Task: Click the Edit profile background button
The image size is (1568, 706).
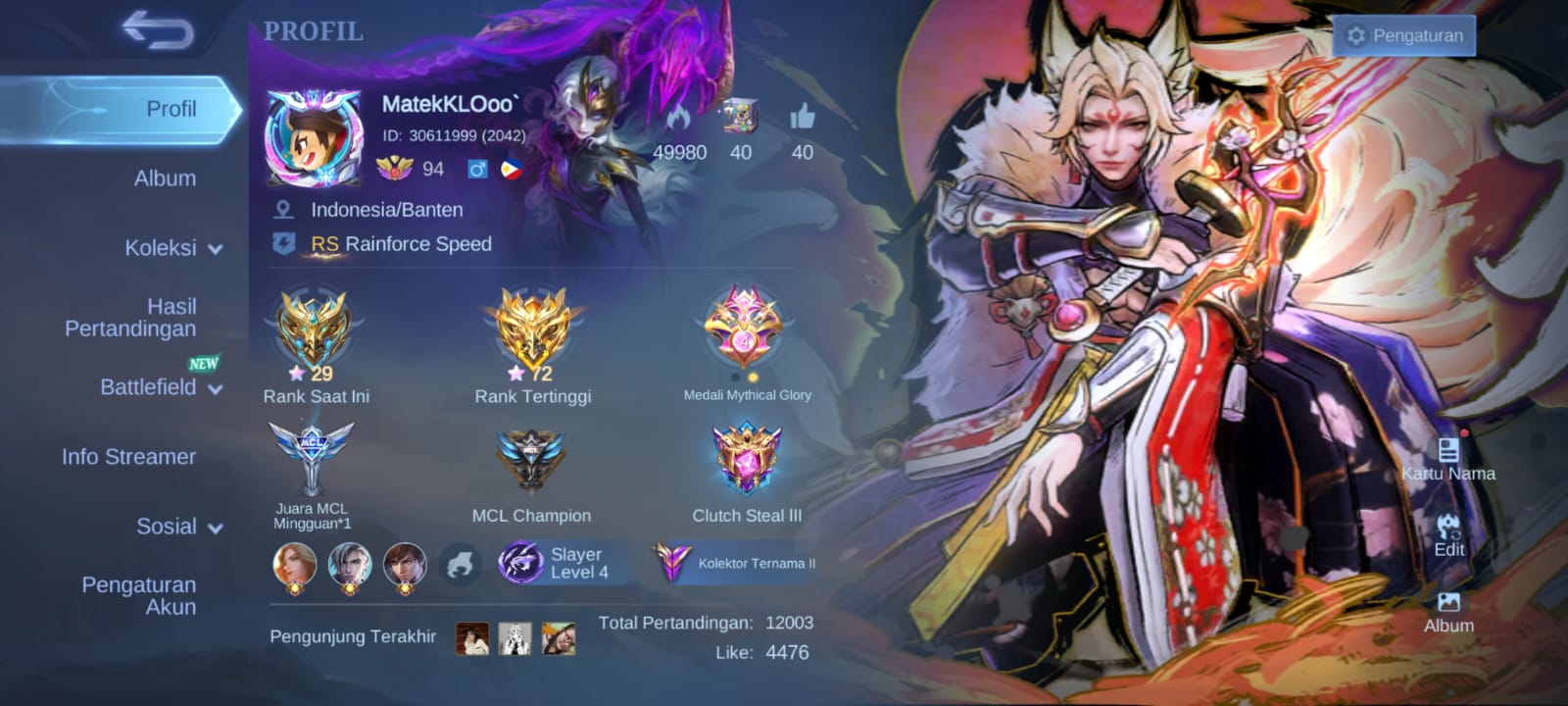Action: point(1448,535)
